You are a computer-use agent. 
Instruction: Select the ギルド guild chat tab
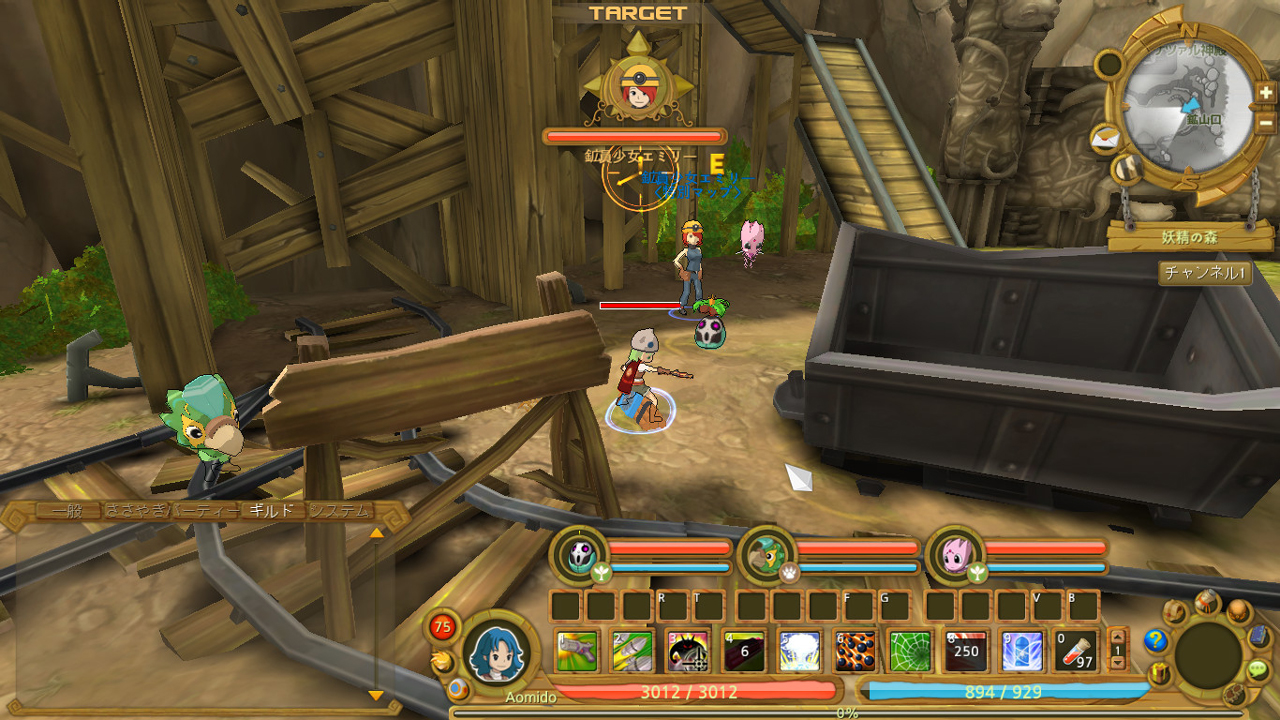(272, 511)
